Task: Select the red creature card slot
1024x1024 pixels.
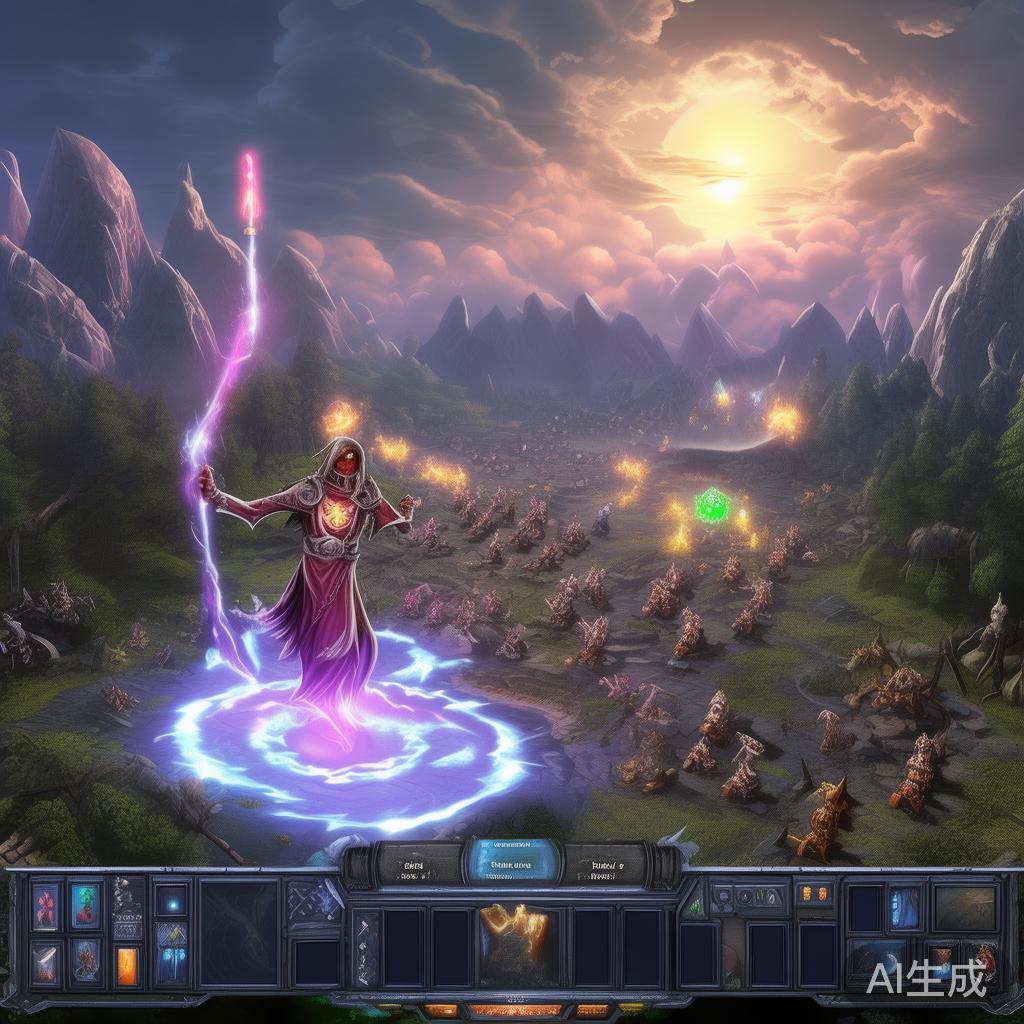Action: point(46,905)
